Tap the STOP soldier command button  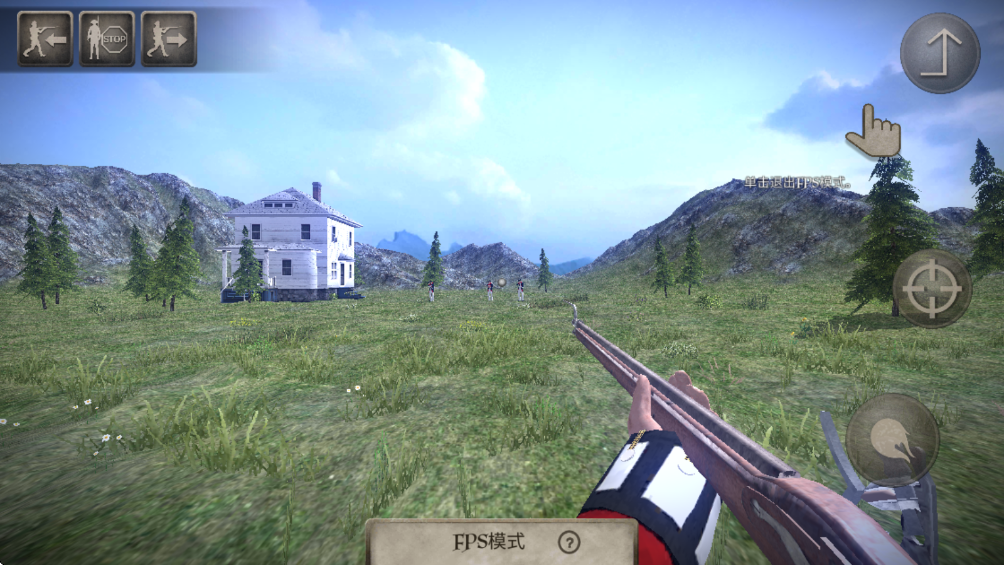pos(107,39)
